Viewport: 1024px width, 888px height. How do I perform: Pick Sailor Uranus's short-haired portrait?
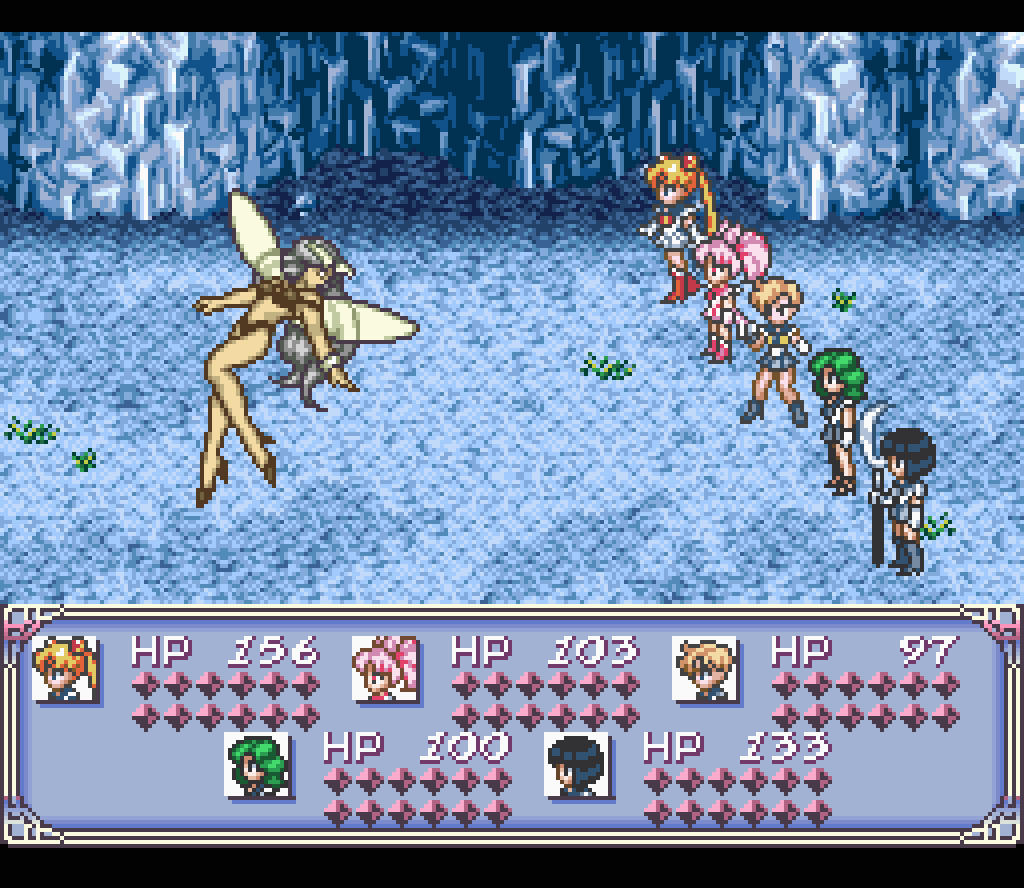pos(705,669)
